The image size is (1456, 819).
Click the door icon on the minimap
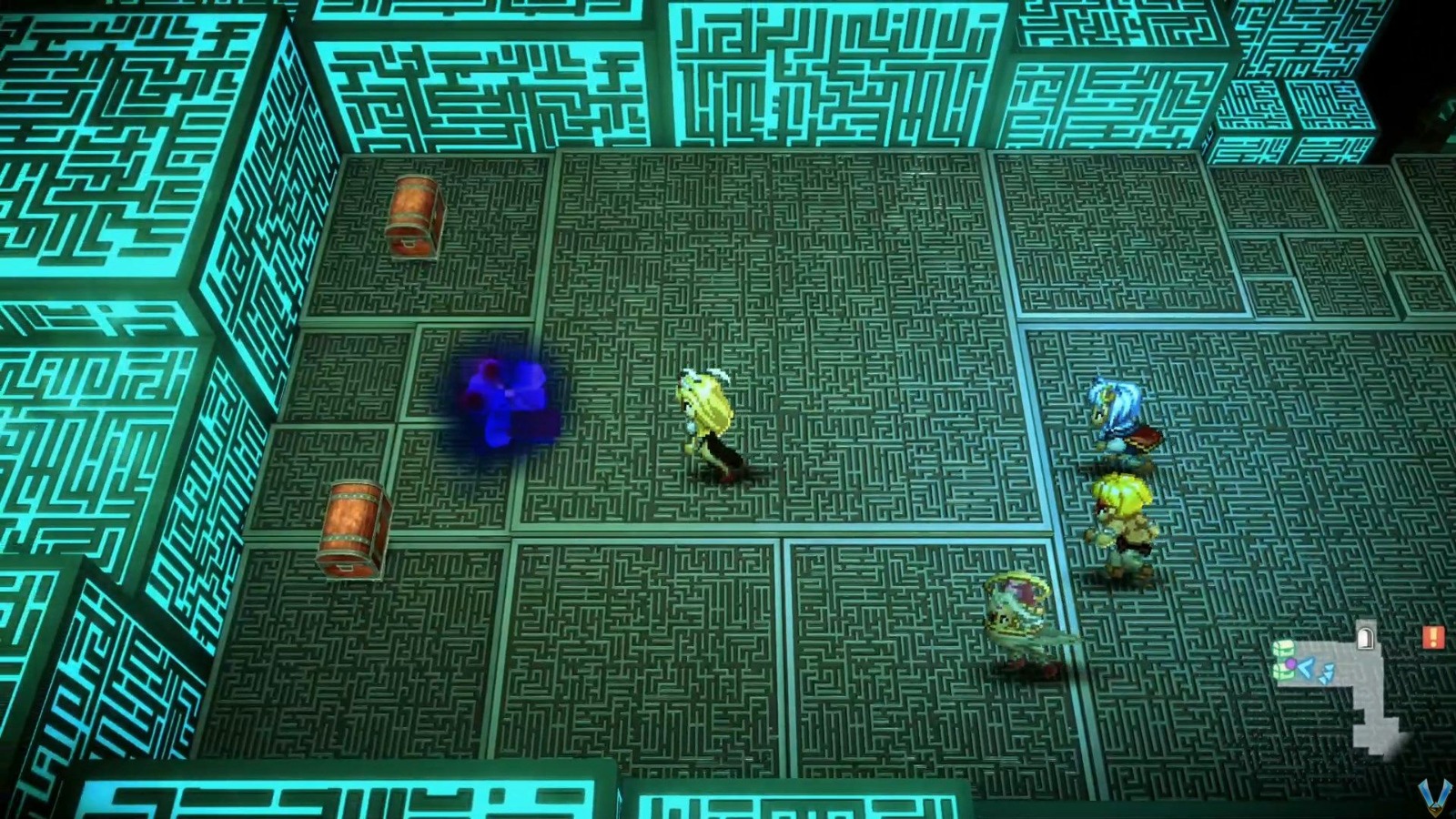[1365, 637]
